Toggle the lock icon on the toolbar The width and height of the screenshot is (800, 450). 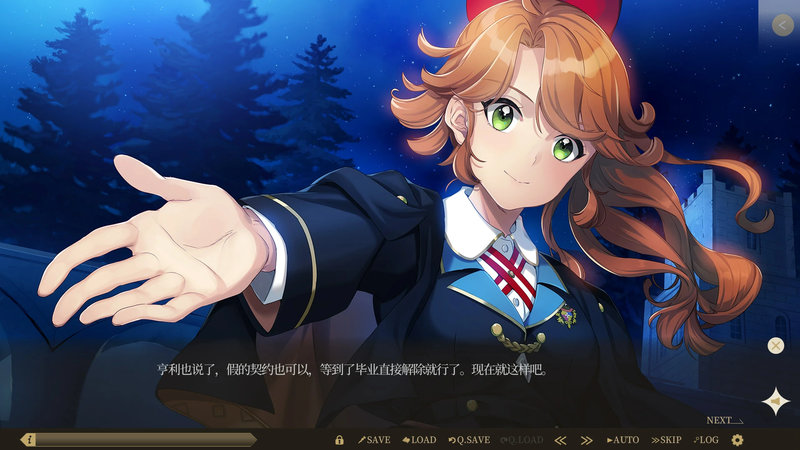(x=339, y=440)
